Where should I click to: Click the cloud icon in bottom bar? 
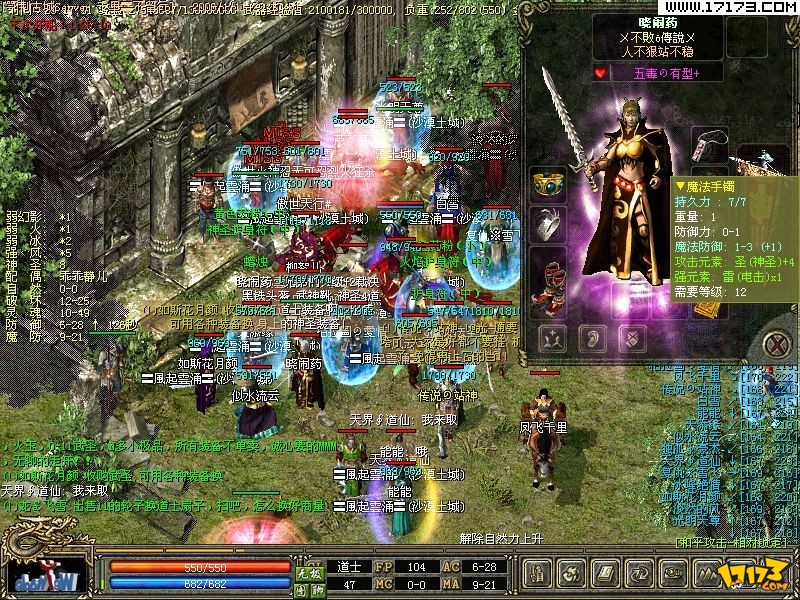(671, 574)
